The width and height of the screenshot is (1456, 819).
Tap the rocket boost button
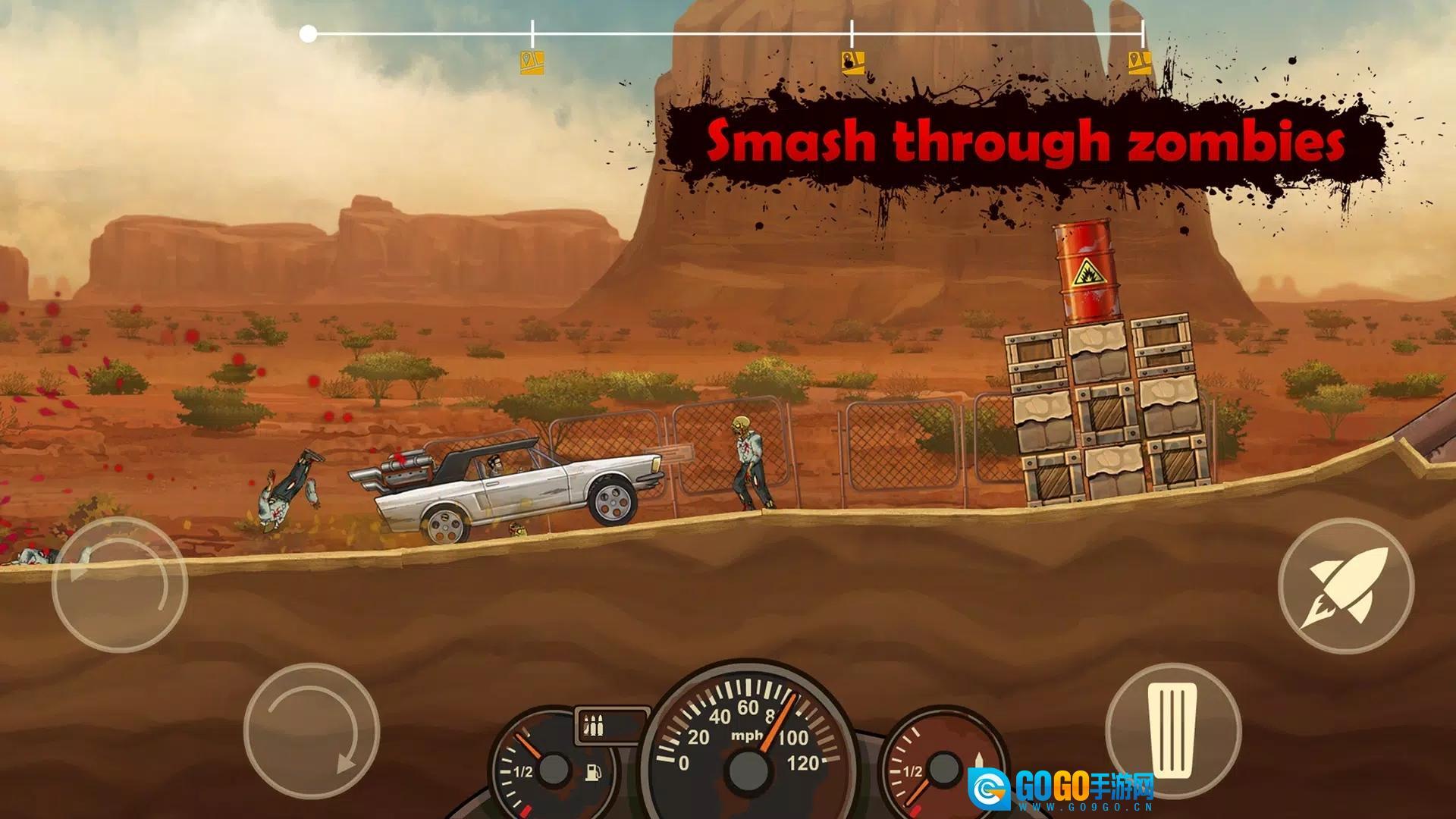coord(1345,586)
